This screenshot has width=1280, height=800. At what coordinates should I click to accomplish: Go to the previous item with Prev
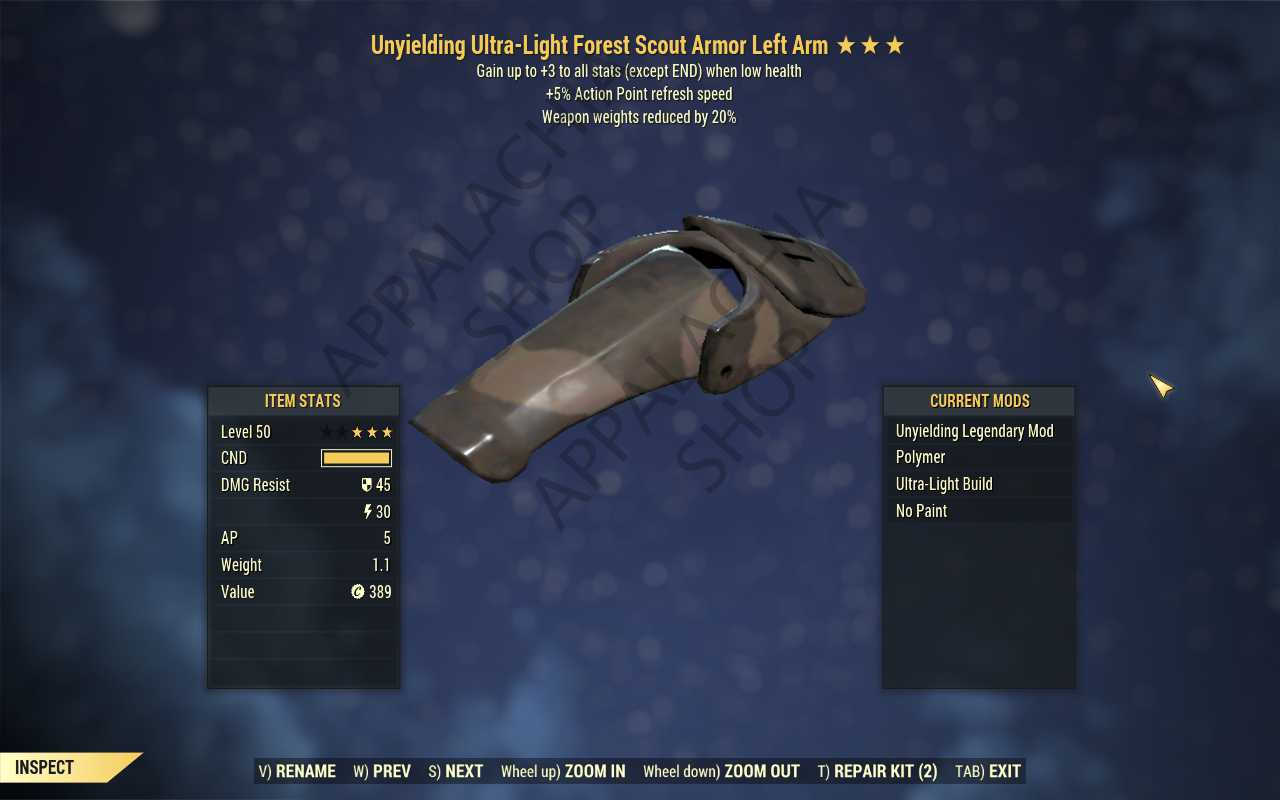tap(382, 771)
